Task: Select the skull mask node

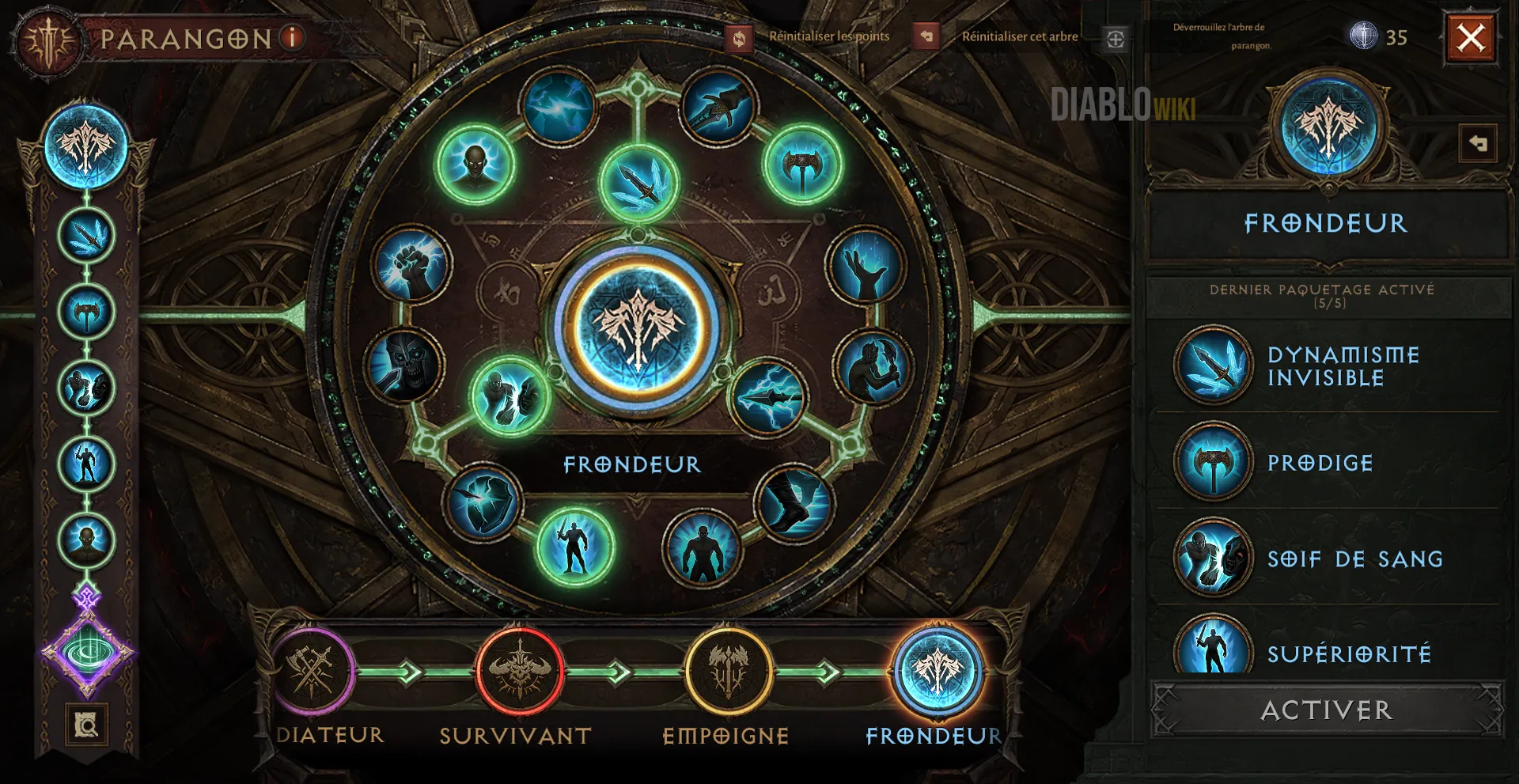Action: pyautogui.click(x=406, y=365)
